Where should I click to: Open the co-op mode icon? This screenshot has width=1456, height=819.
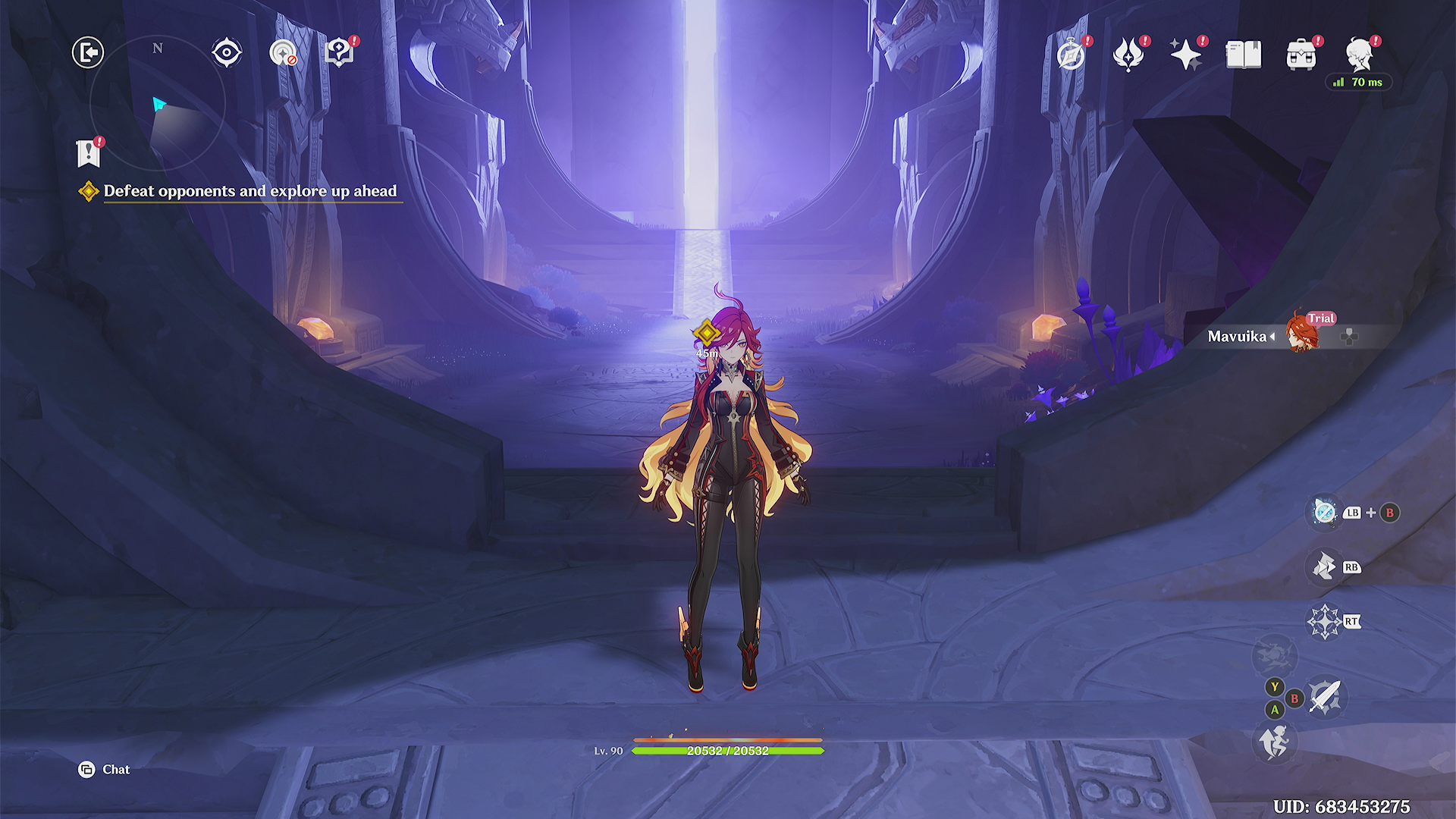click(284, 53)
